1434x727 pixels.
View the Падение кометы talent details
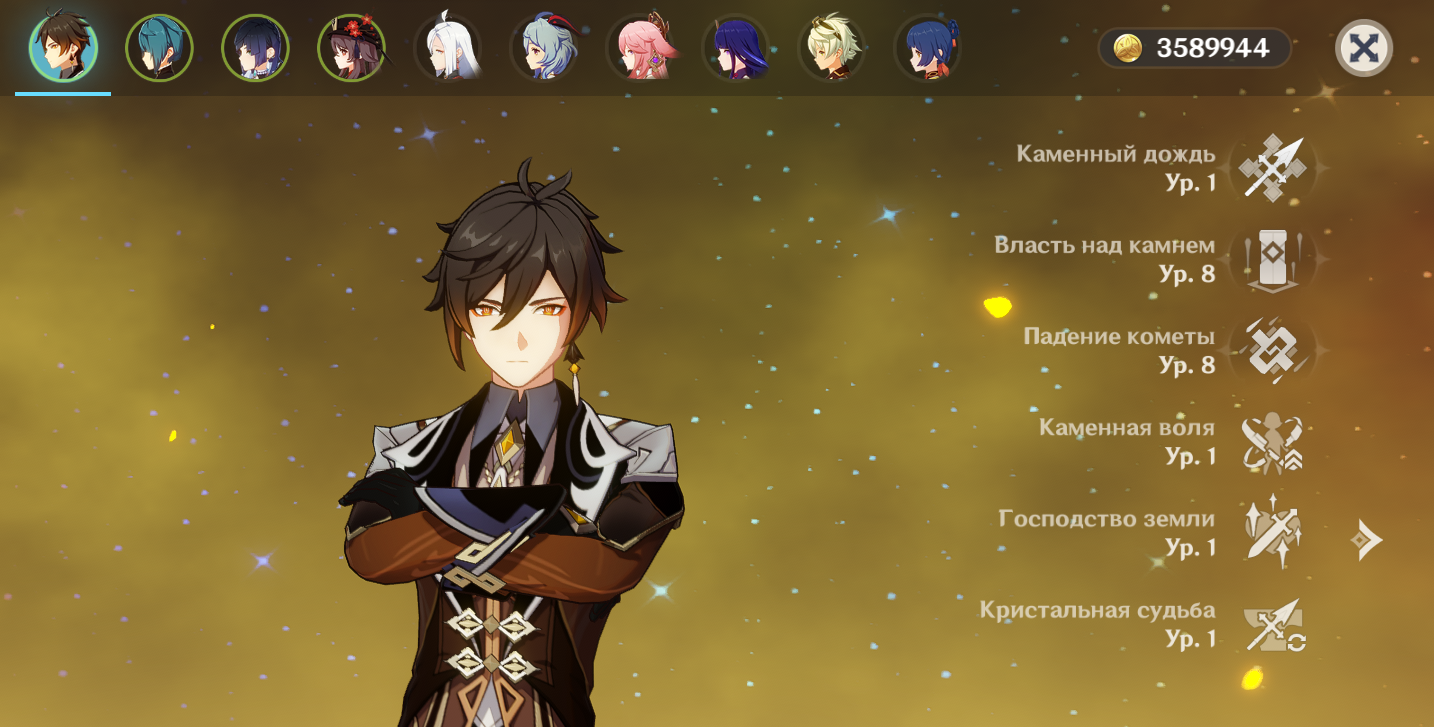(1272, 350)
